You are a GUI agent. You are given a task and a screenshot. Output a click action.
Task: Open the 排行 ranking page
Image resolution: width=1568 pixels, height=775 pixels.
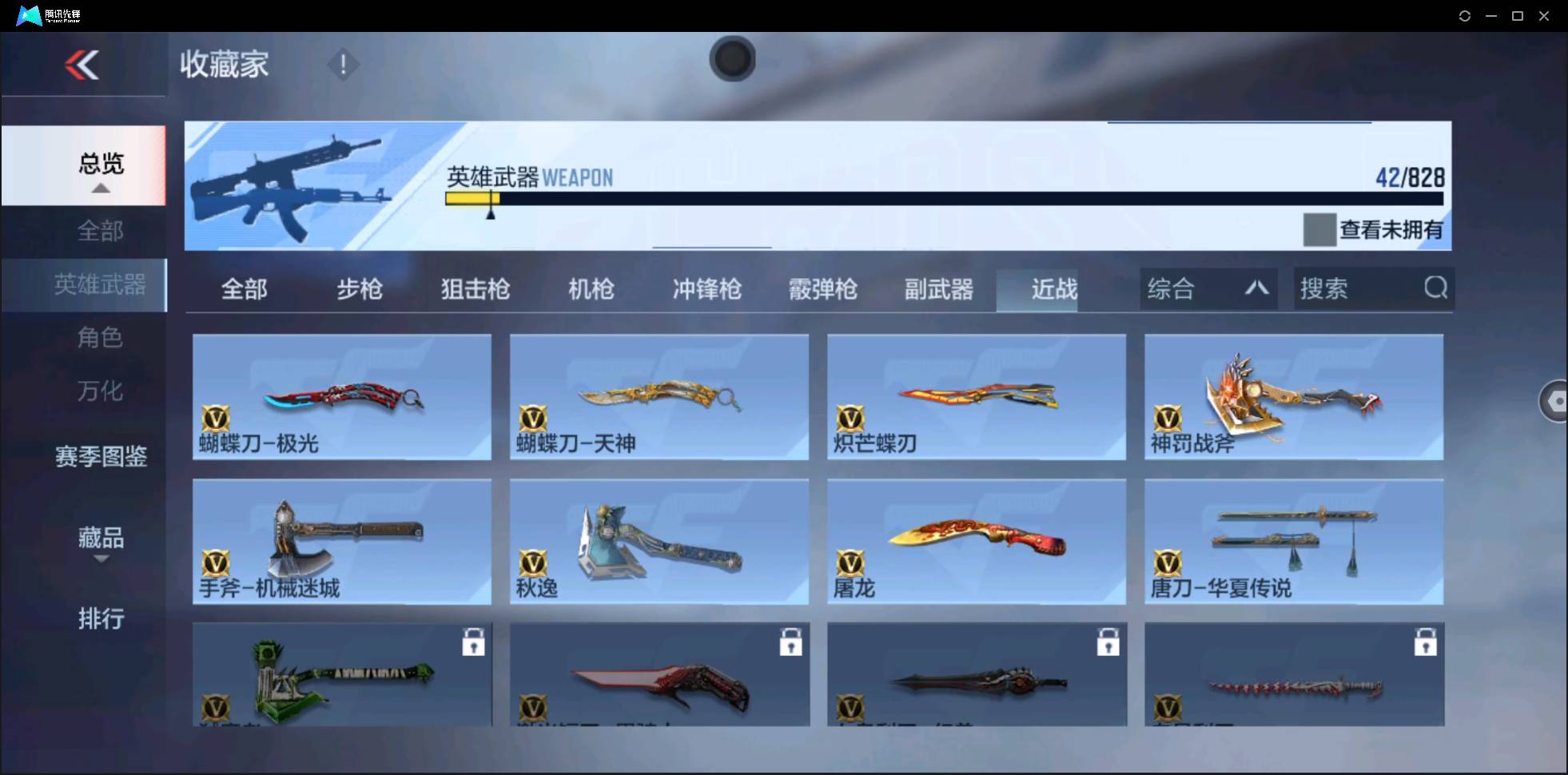[x=101, y=618]
